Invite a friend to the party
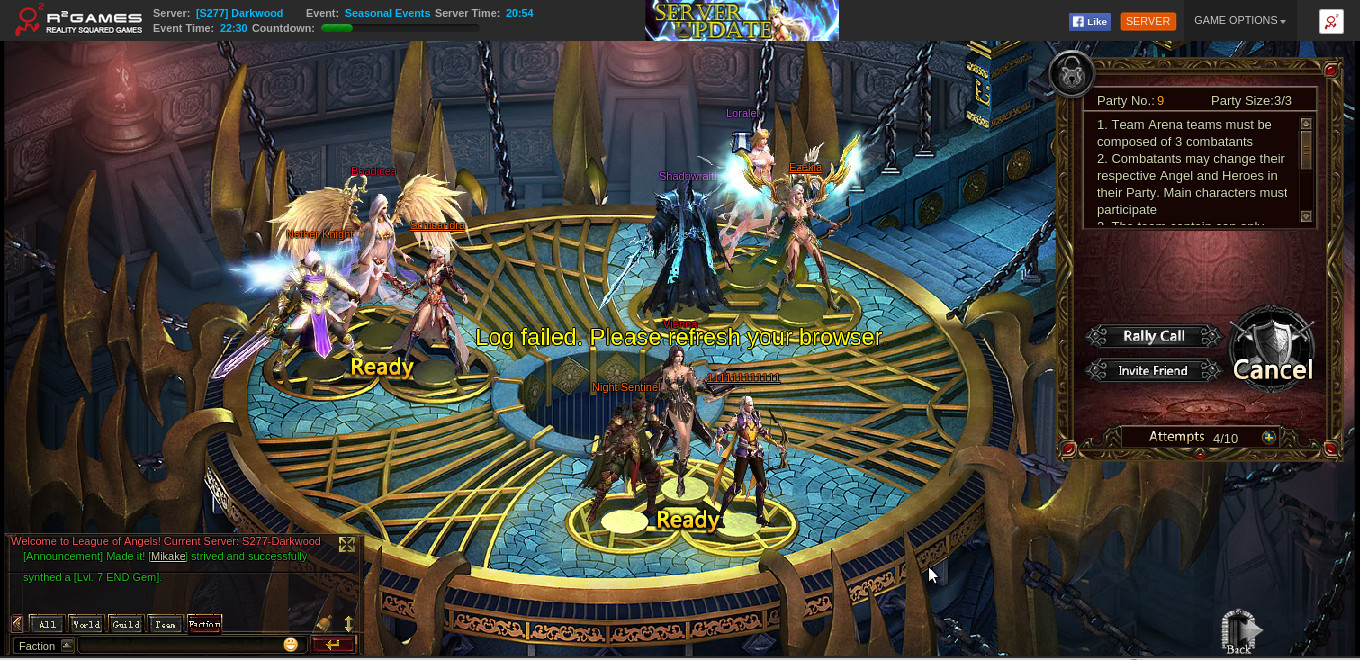The height and width of the screenshot is (660, 1360). [1153, 371]
